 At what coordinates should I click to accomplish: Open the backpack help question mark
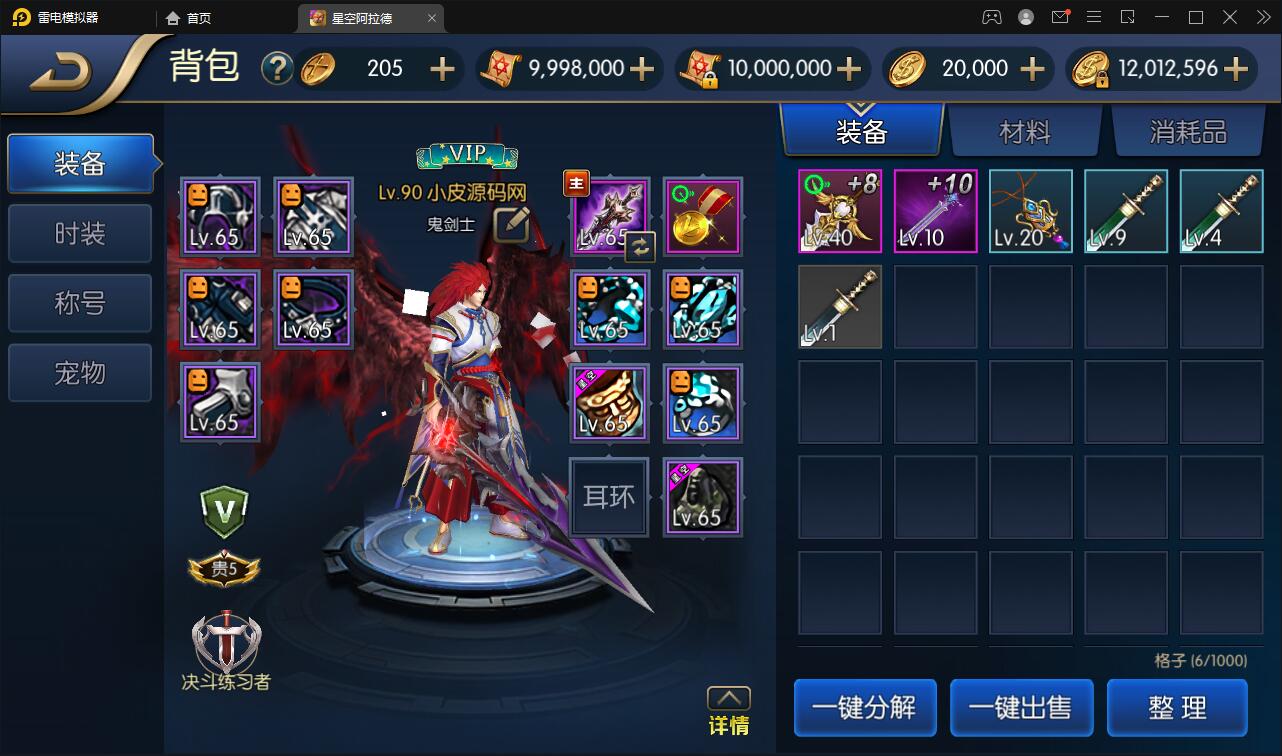[x=277, y=68]
